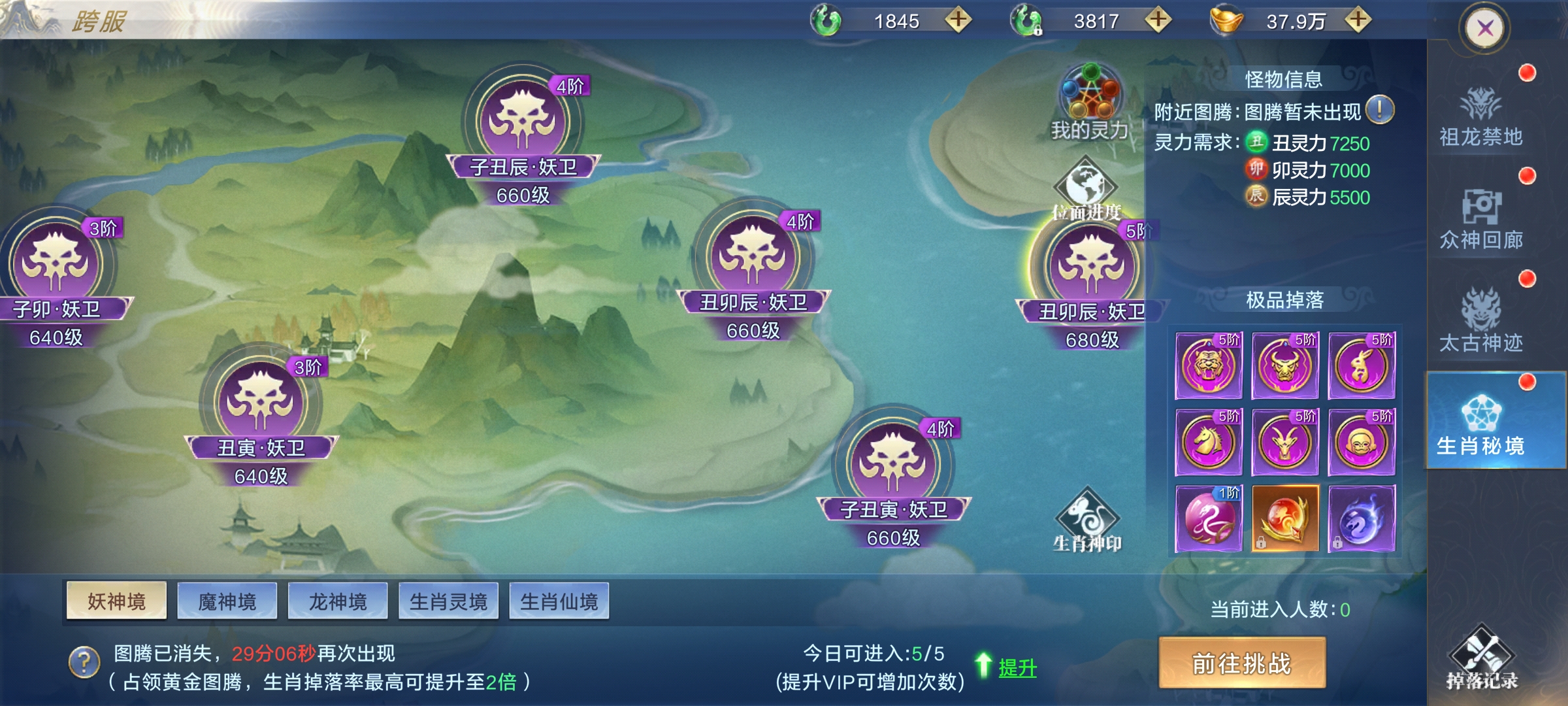Open the 生肖神印 zodiac seal icon
1568x706 pixels.
click(x=1087, y=520)
